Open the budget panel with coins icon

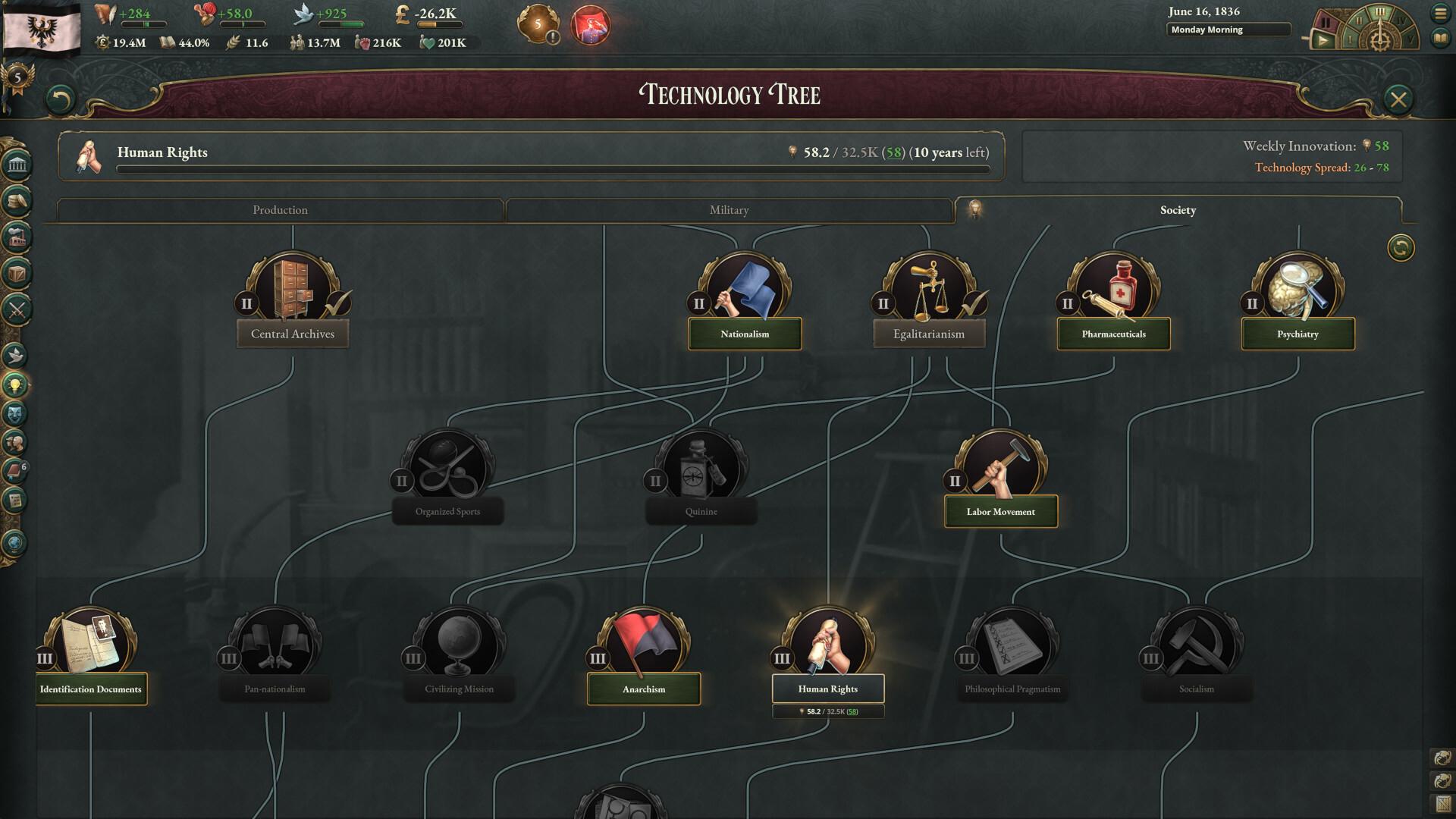pyautogui.click(x=17, y=199)
